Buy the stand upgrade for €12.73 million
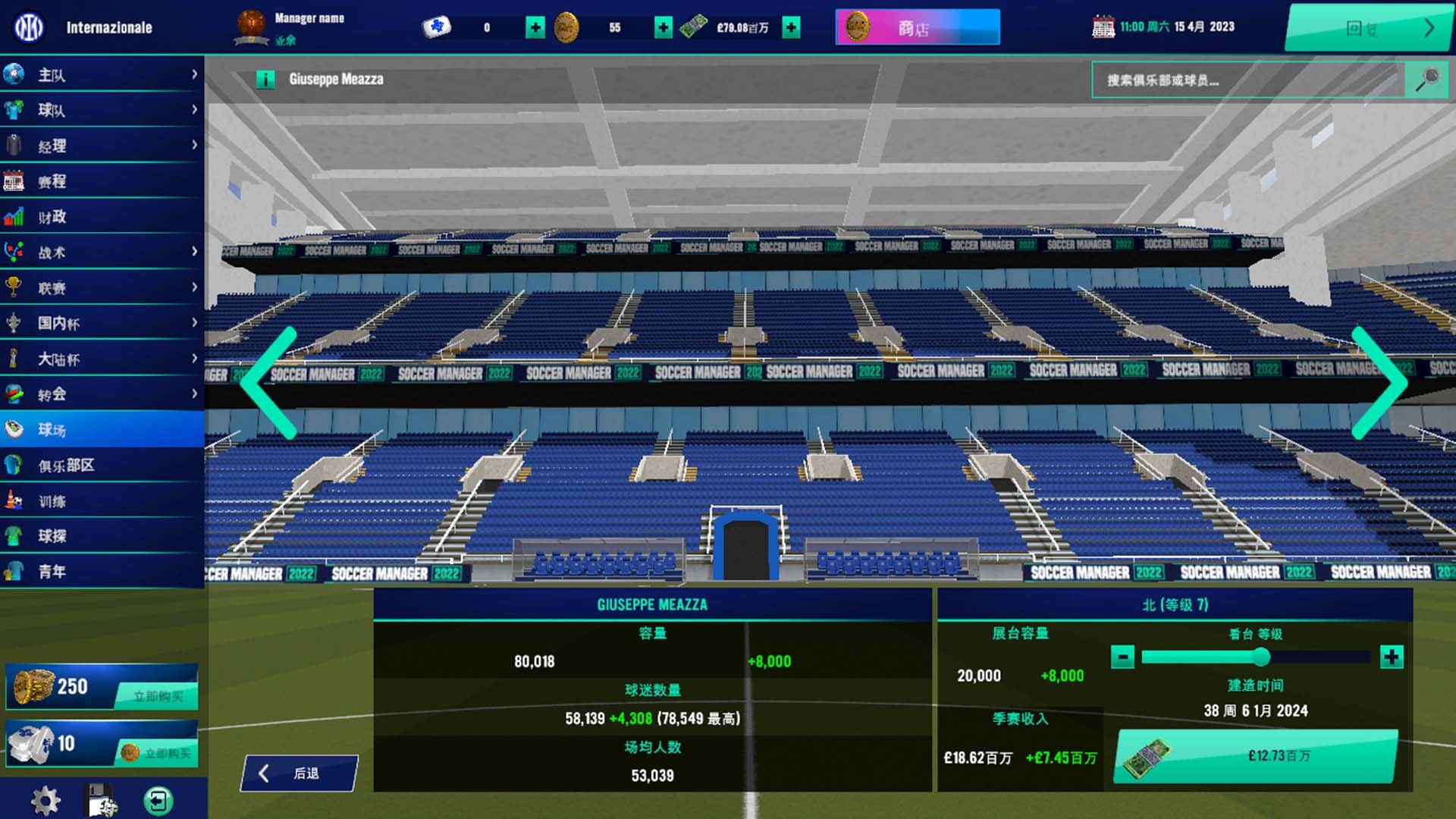Screen dimensions: 1456x819 click(1256, 756)
